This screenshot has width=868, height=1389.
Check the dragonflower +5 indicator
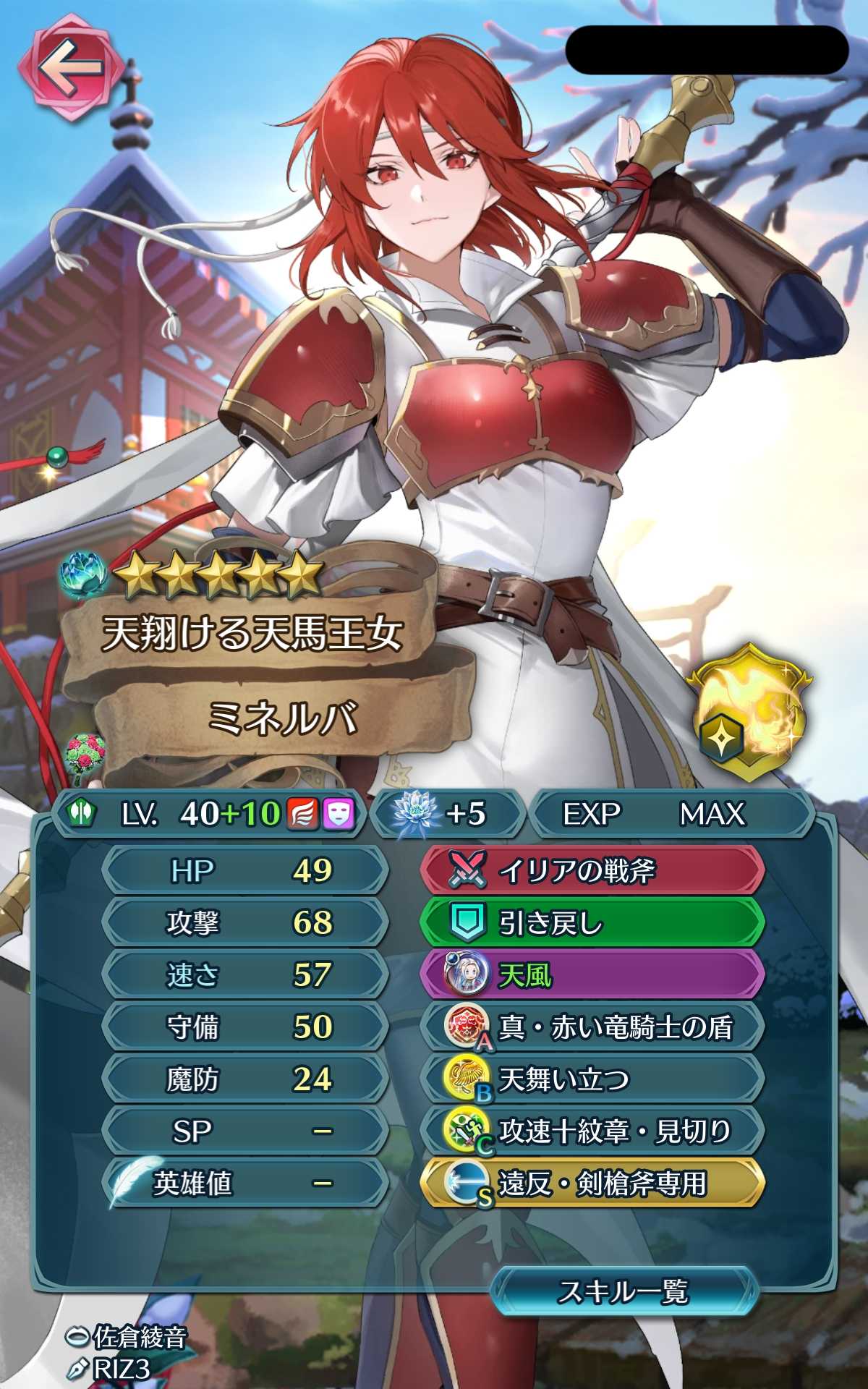[447, 814]
